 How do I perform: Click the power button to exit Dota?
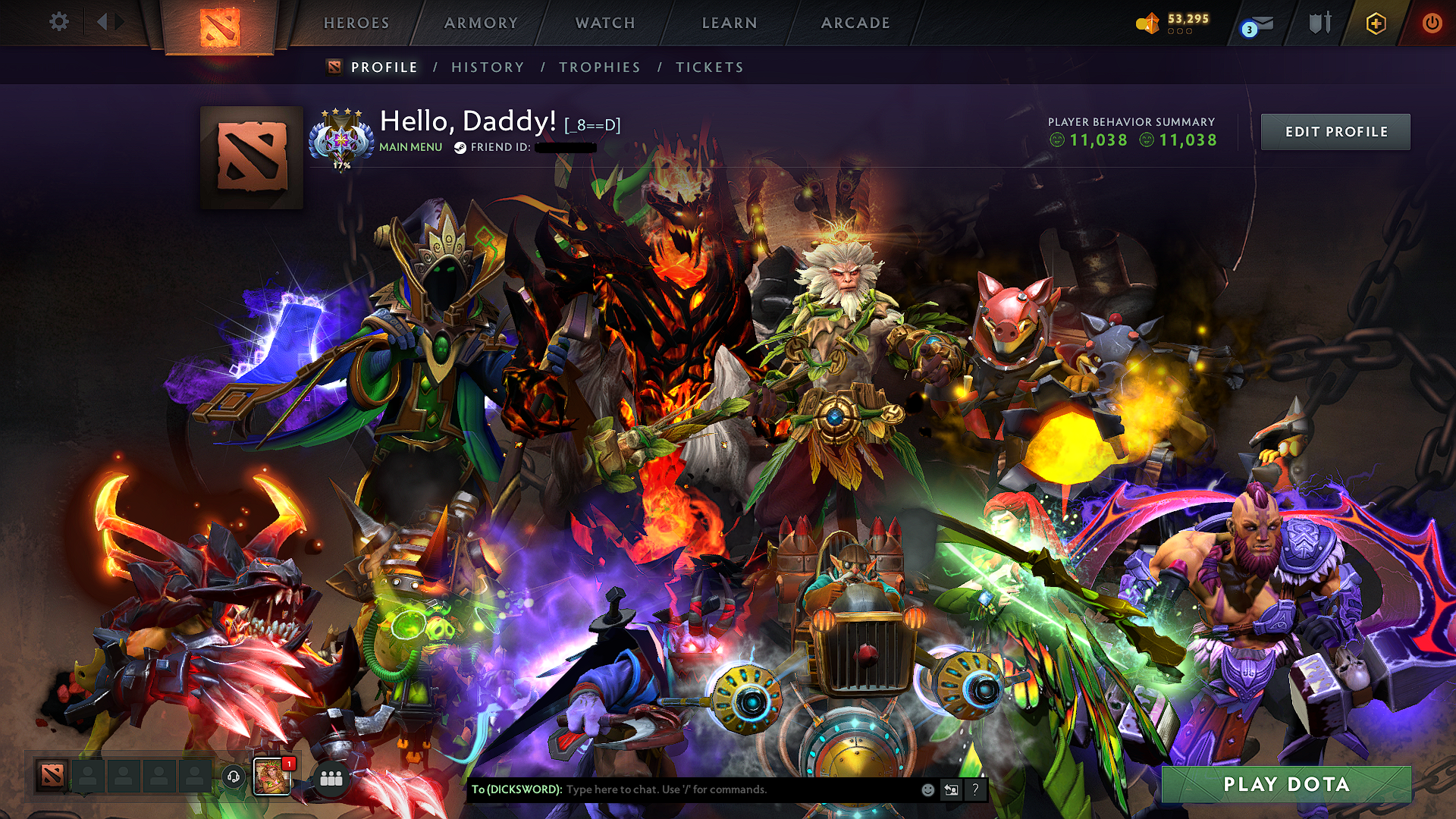1432,23
